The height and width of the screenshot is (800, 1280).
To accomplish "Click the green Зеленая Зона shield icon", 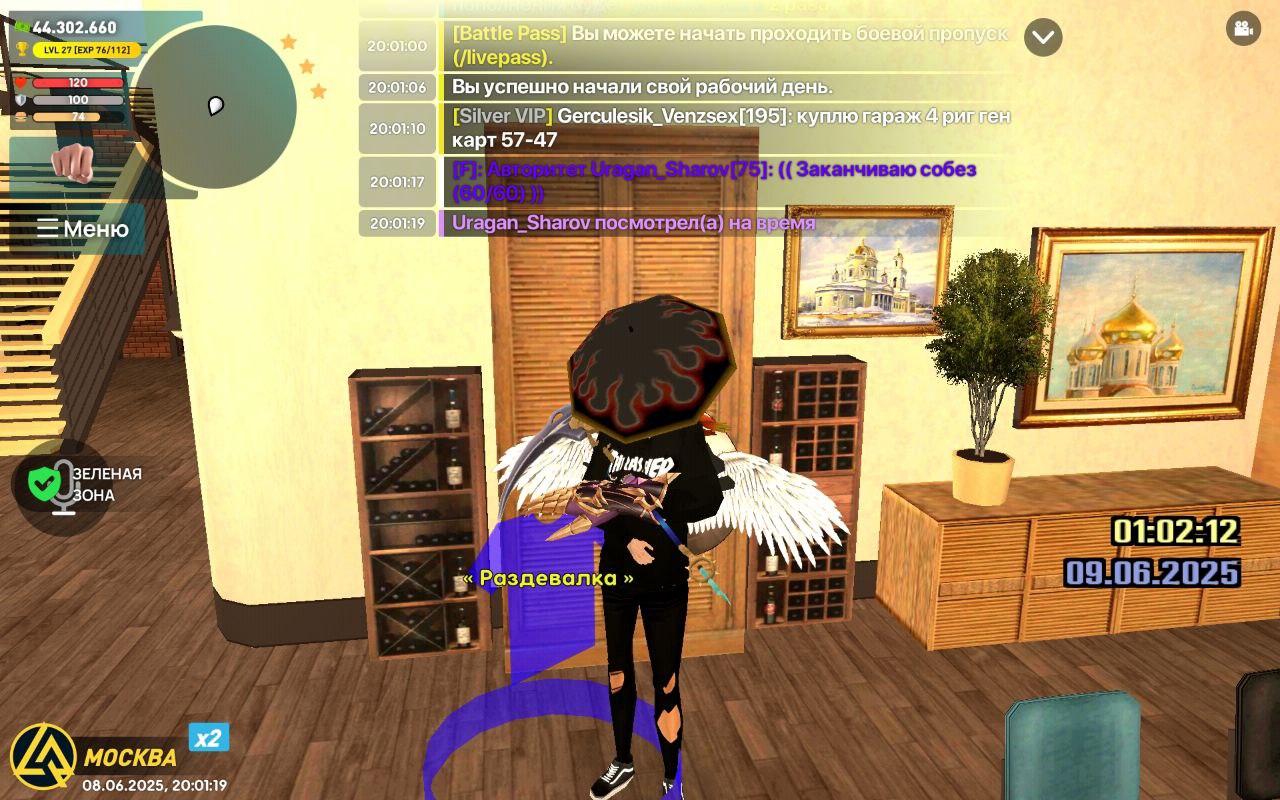I will pos(44,483).
